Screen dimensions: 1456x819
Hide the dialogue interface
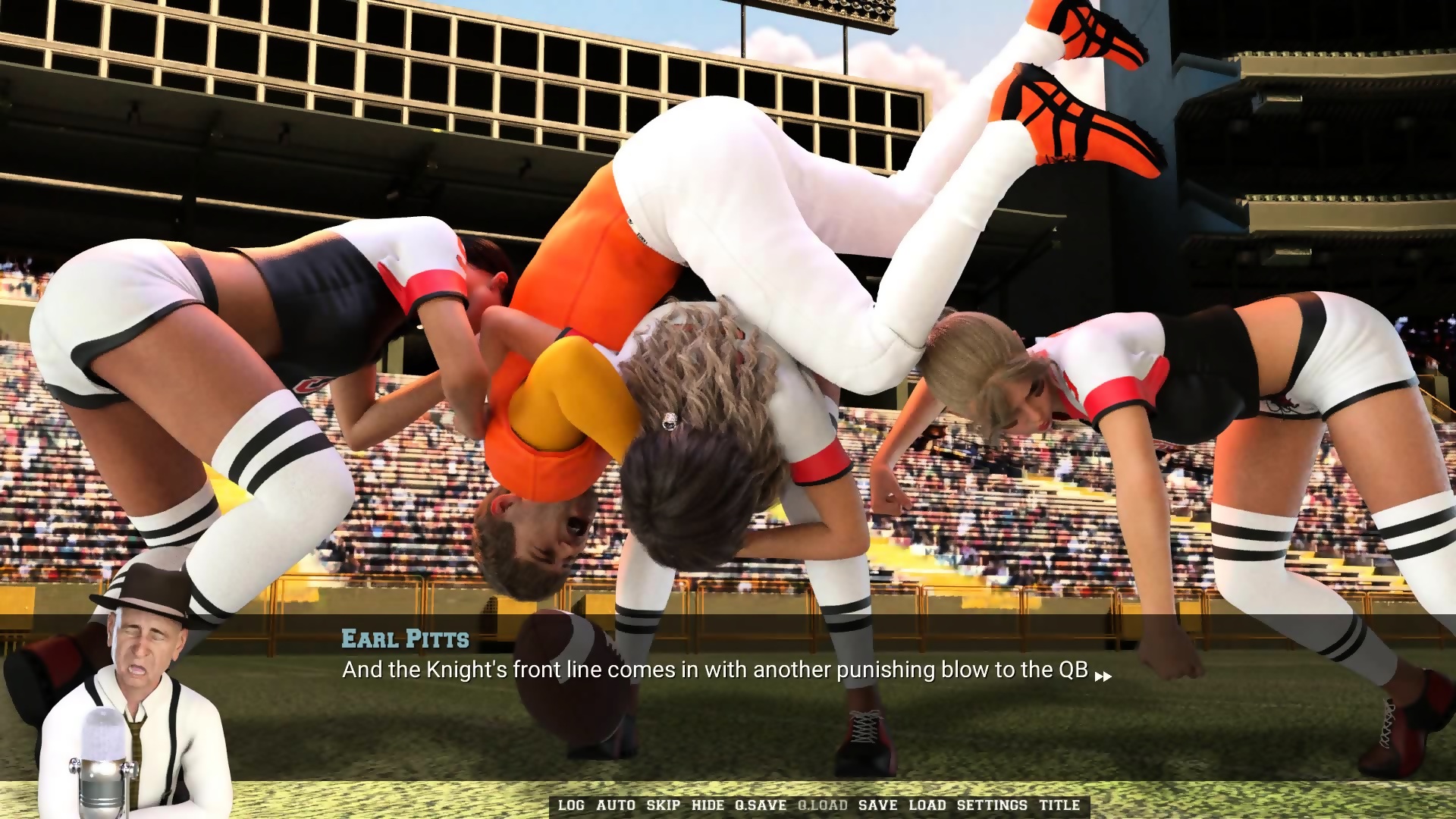(708, 805)
